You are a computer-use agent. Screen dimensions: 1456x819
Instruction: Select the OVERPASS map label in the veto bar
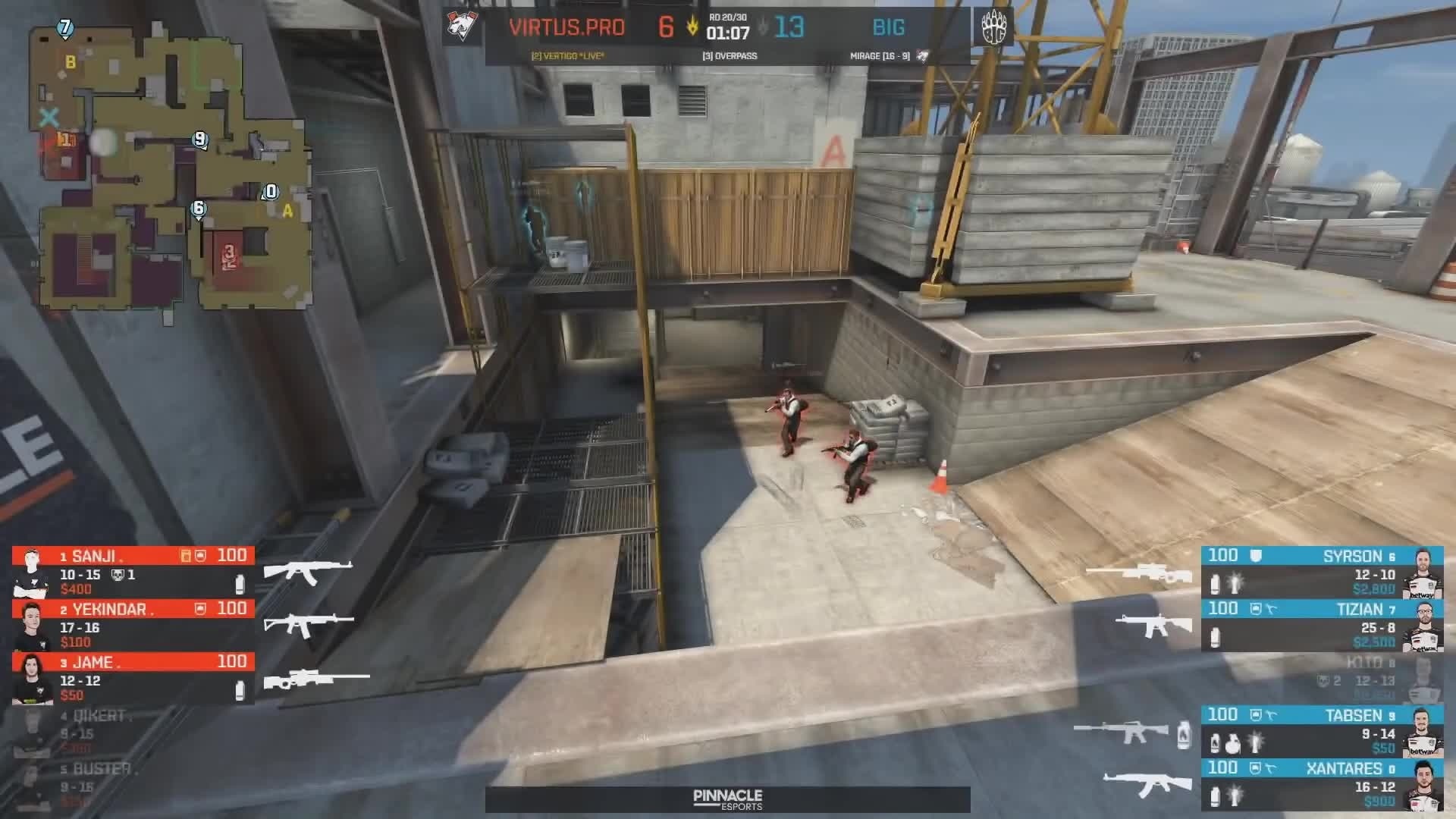tap(730, 56)
